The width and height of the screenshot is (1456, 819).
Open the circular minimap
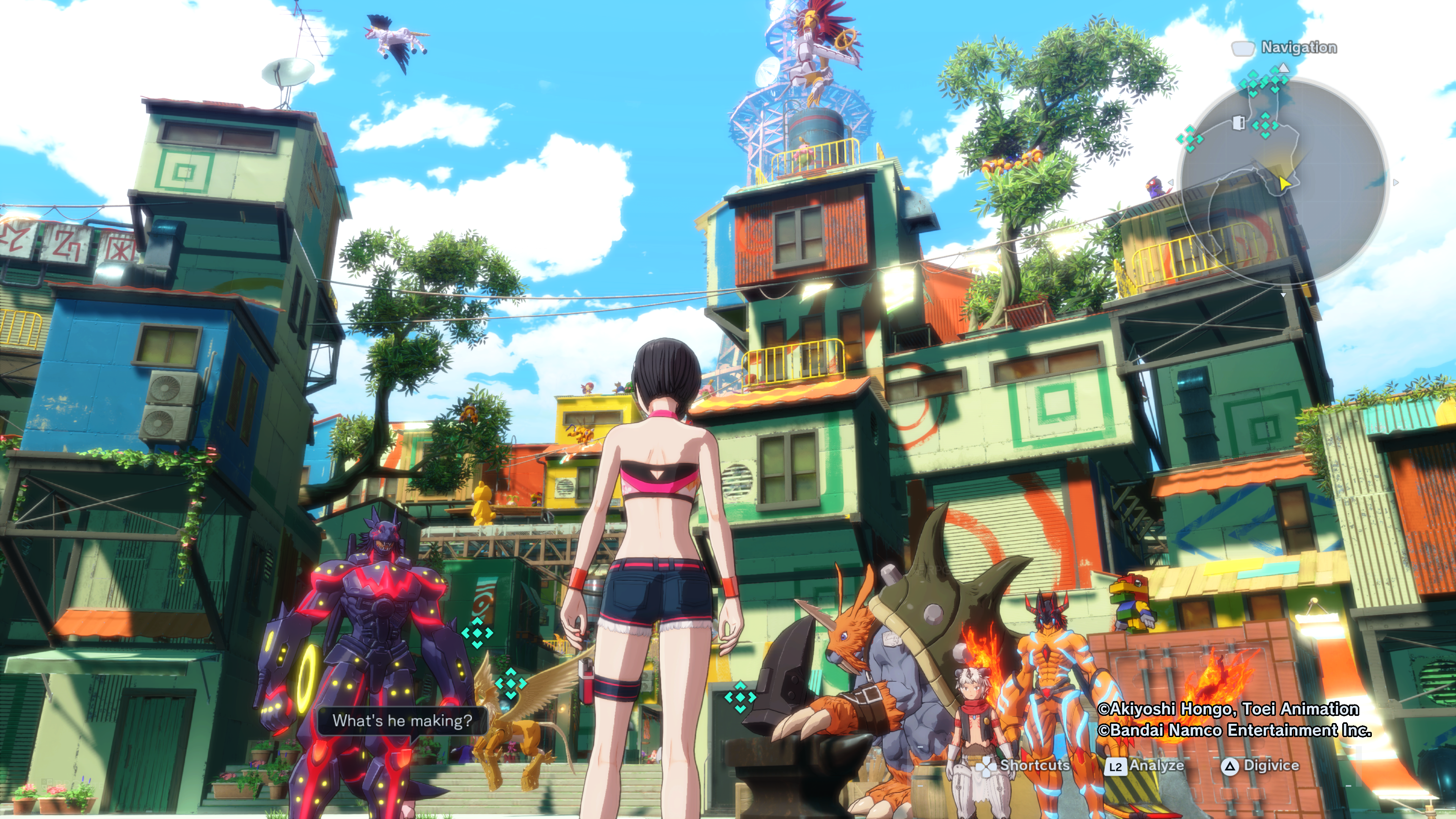pos(1283,181)
